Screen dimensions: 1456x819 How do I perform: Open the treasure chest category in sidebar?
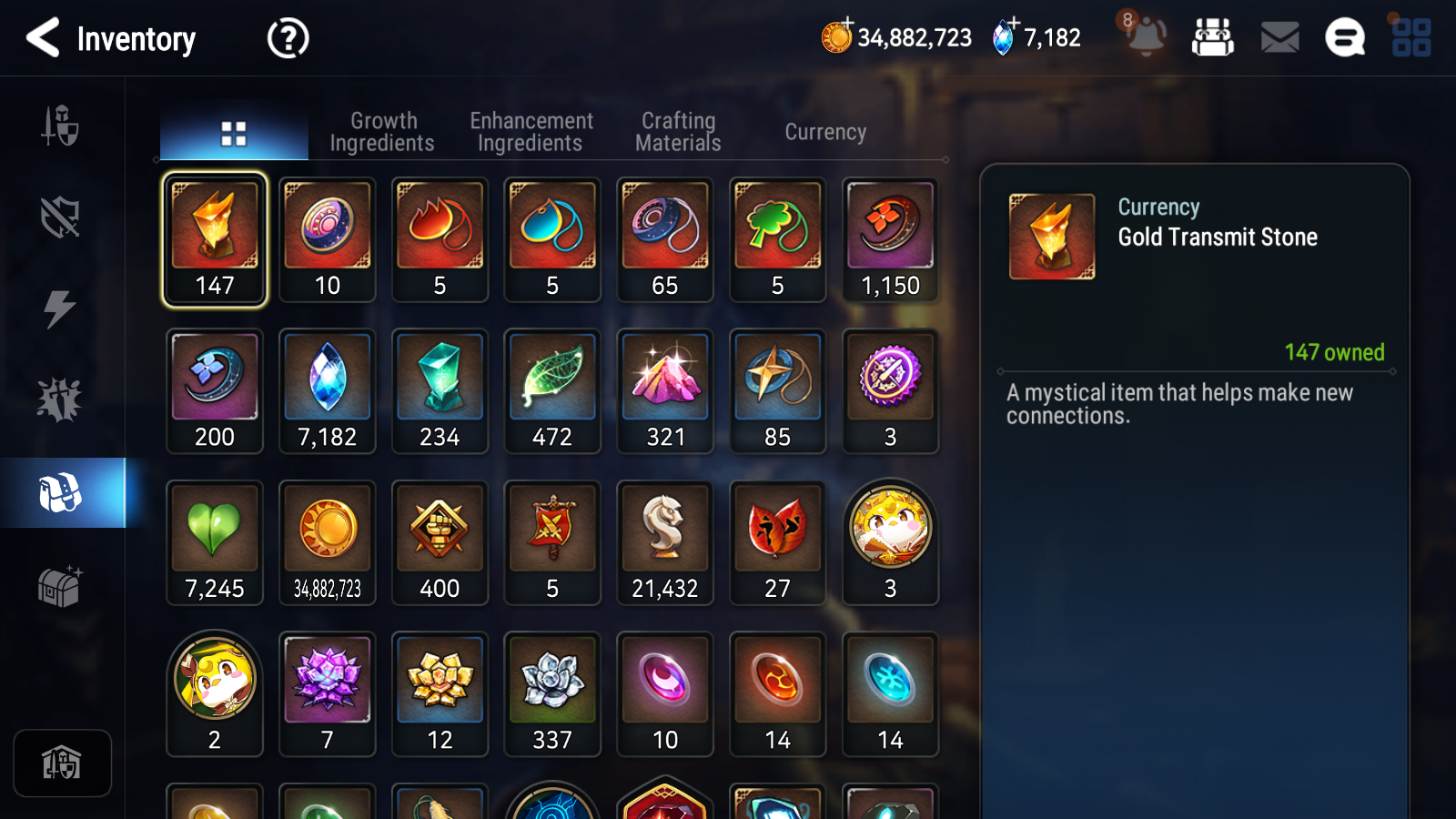pyautogui.click(x=60, y=586)
